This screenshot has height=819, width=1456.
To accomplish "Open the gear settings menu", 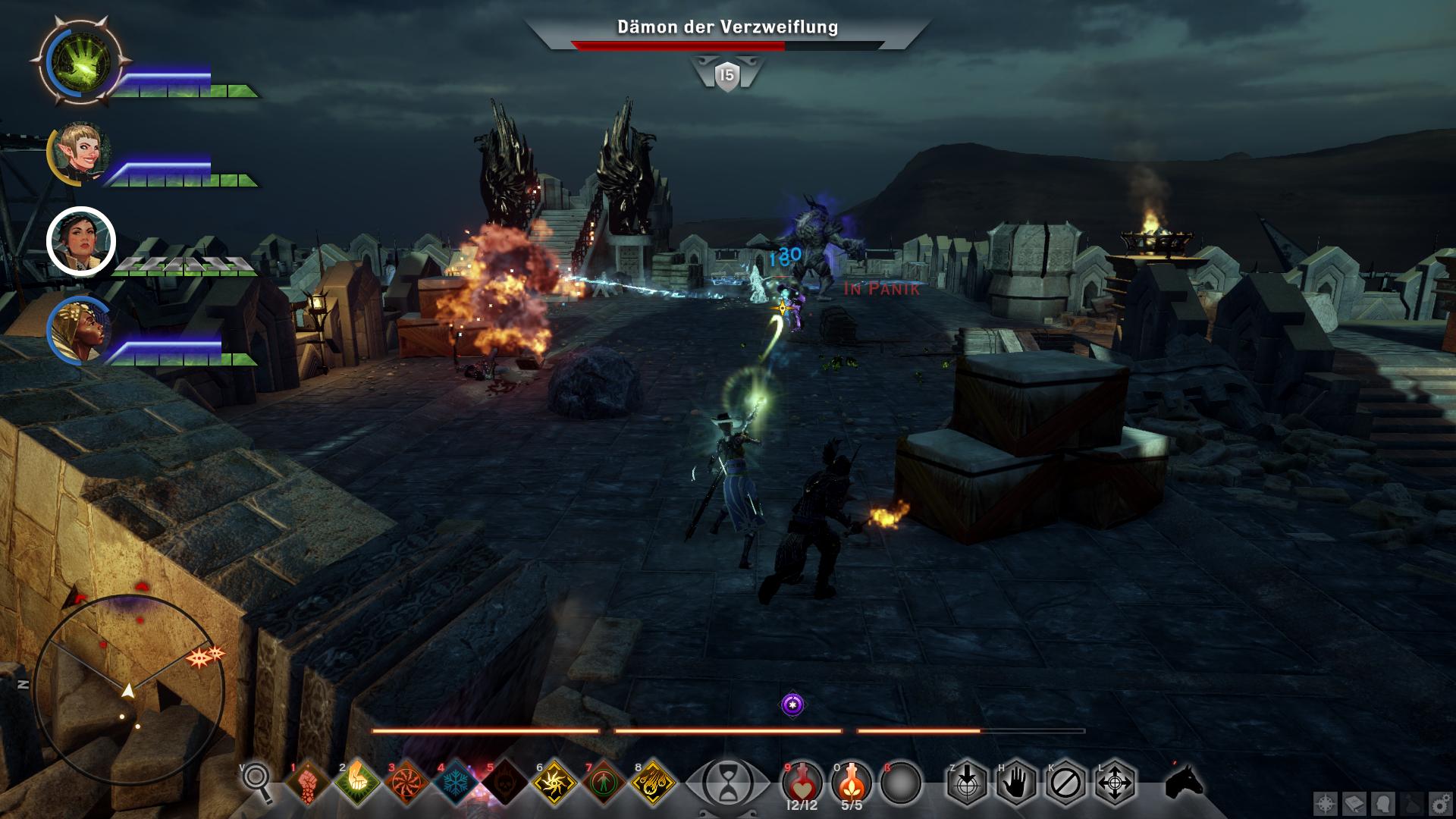I will [x=1438, y=802].
